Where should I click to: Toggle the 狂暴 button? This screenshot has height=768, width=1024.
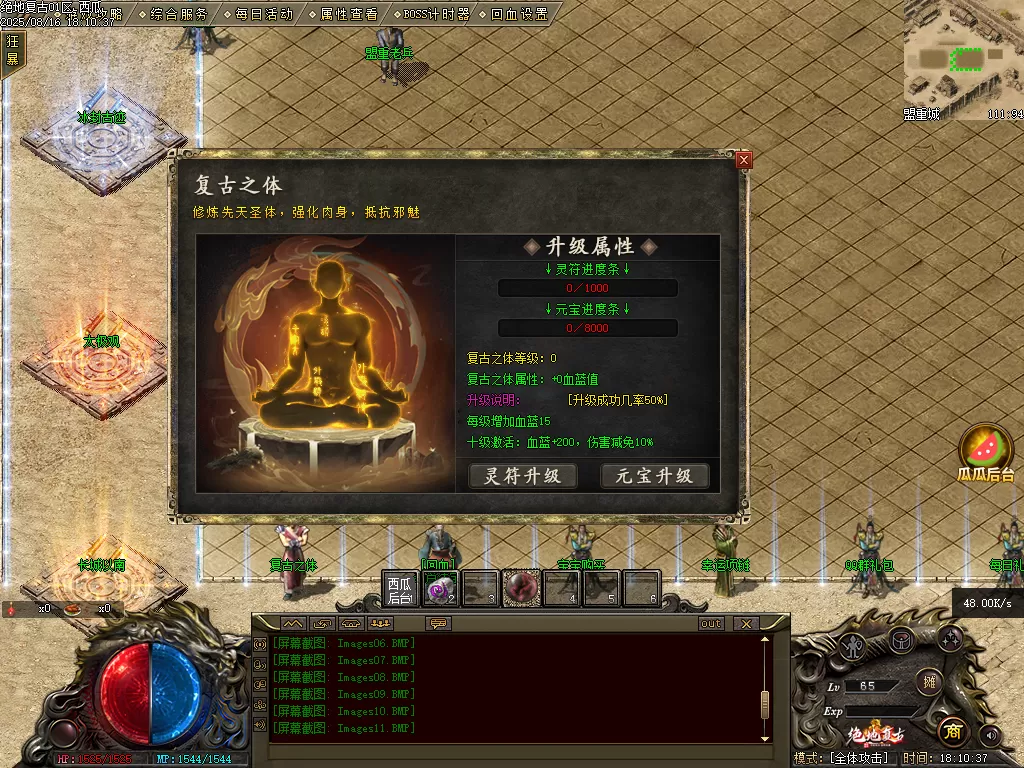pyautogui.click(x=13, y=50)
